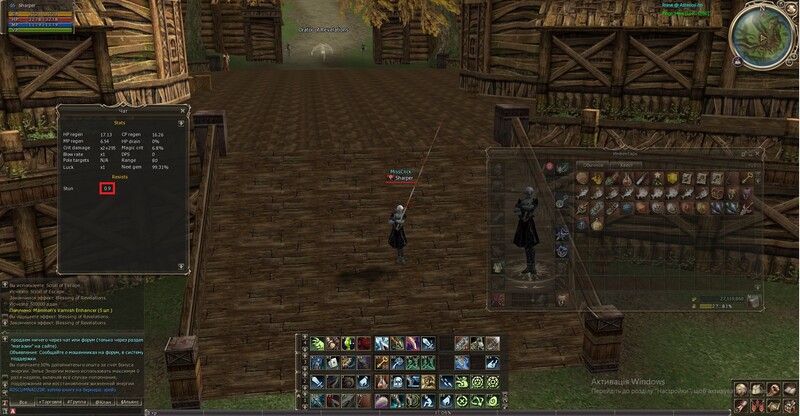Close the Stats window

pos(181,110)
